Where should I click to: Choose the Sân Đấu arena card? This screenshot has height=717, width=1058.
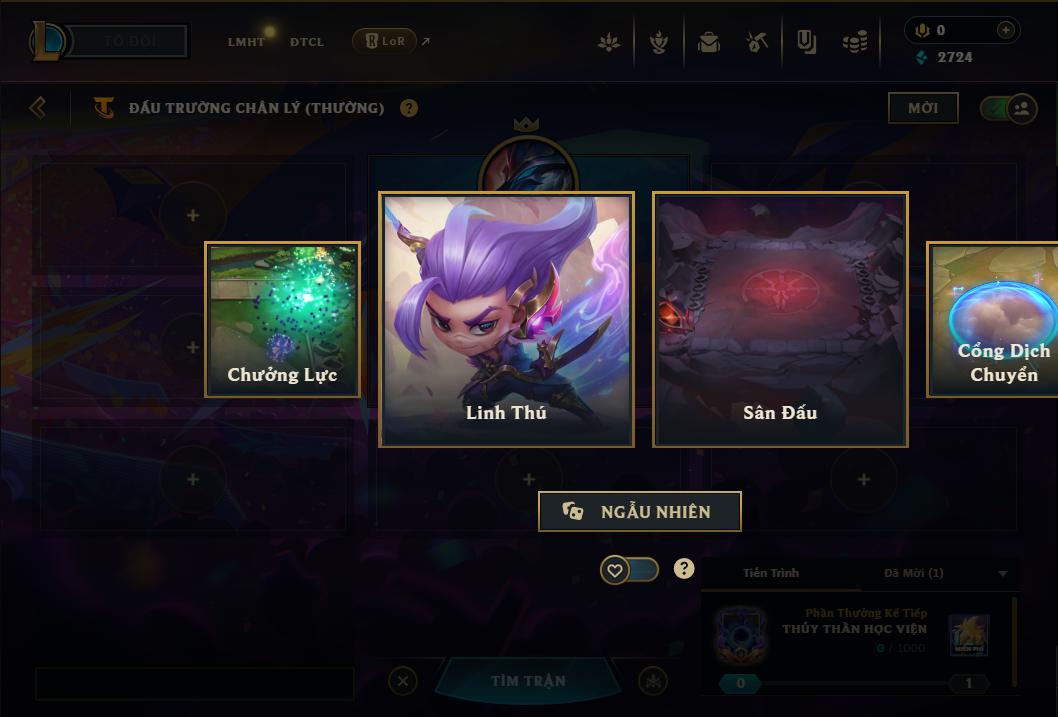(x=780, y=319)
